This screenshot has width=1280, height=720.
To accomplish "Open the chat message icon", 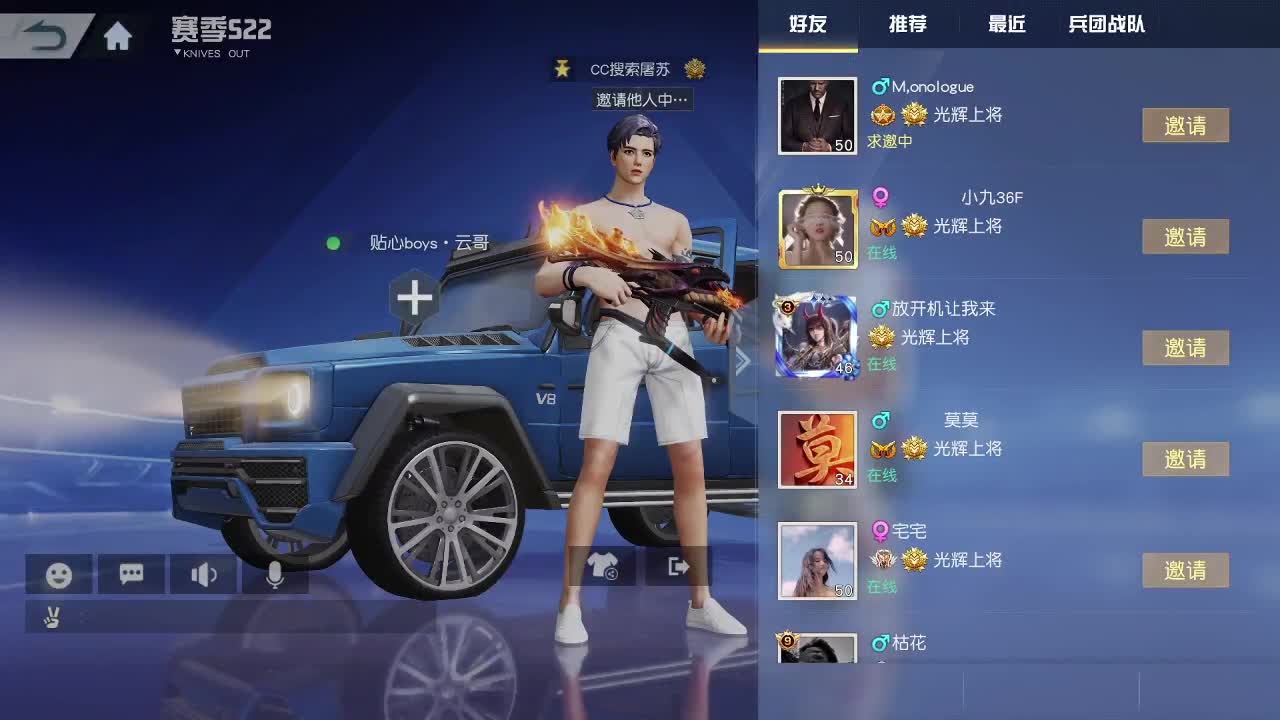I will [131, 574].
